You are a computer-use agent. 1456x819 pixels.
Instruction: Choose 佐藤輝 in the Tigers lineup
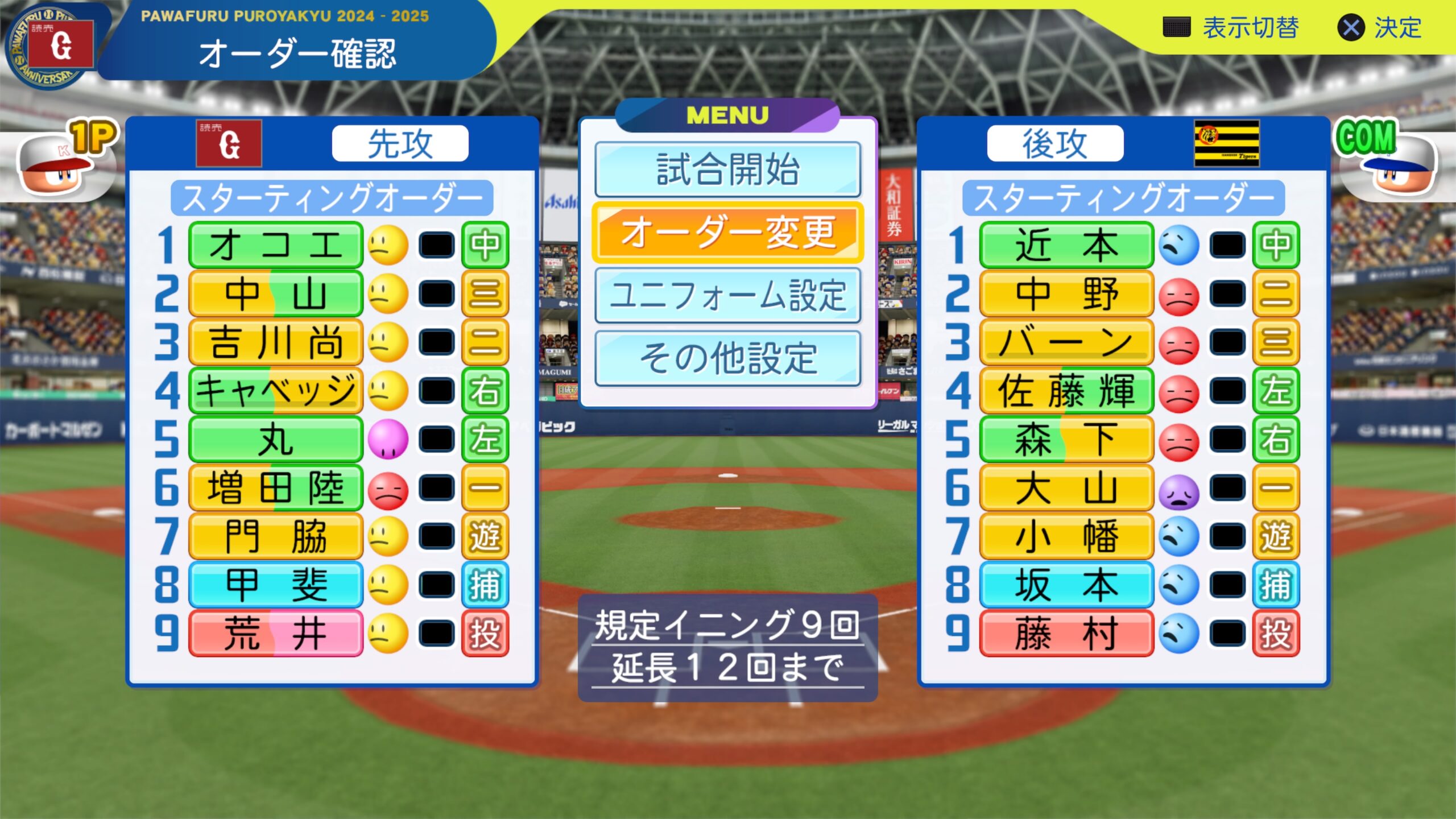coord(1066,391)
